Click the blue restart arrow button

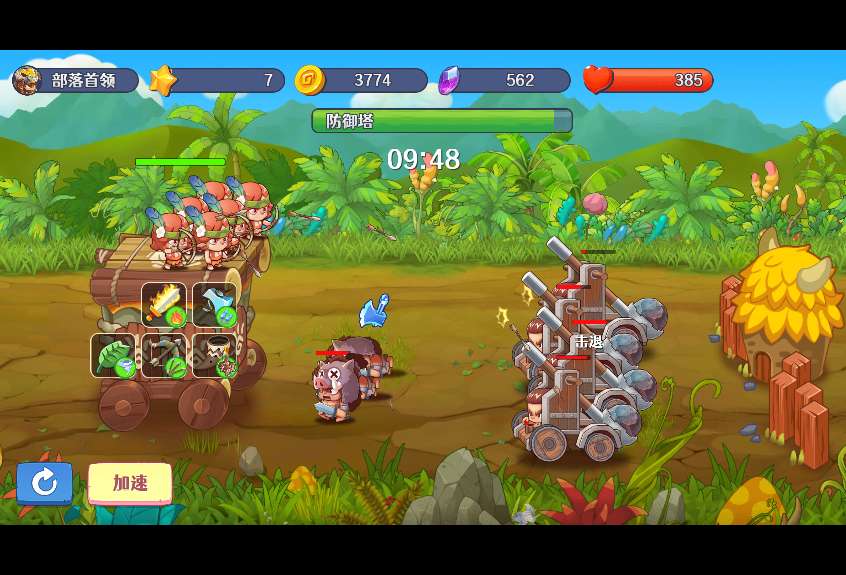coord(44,483)
